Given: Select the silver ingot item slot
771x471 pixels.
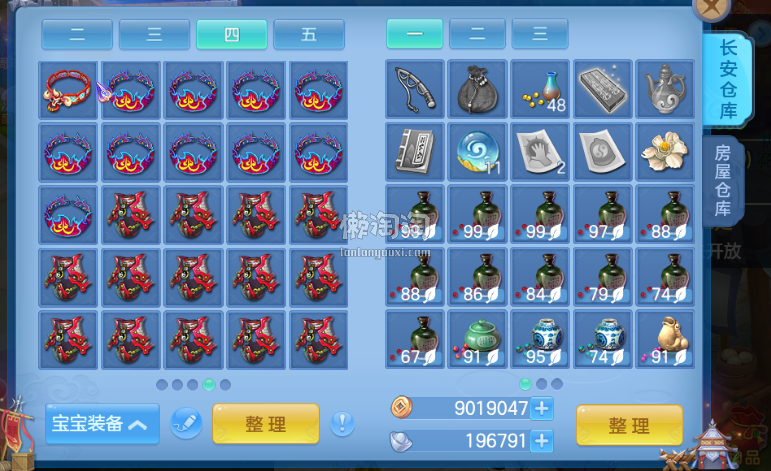Looking at the screenshot, I should click(x=603, y=90).
